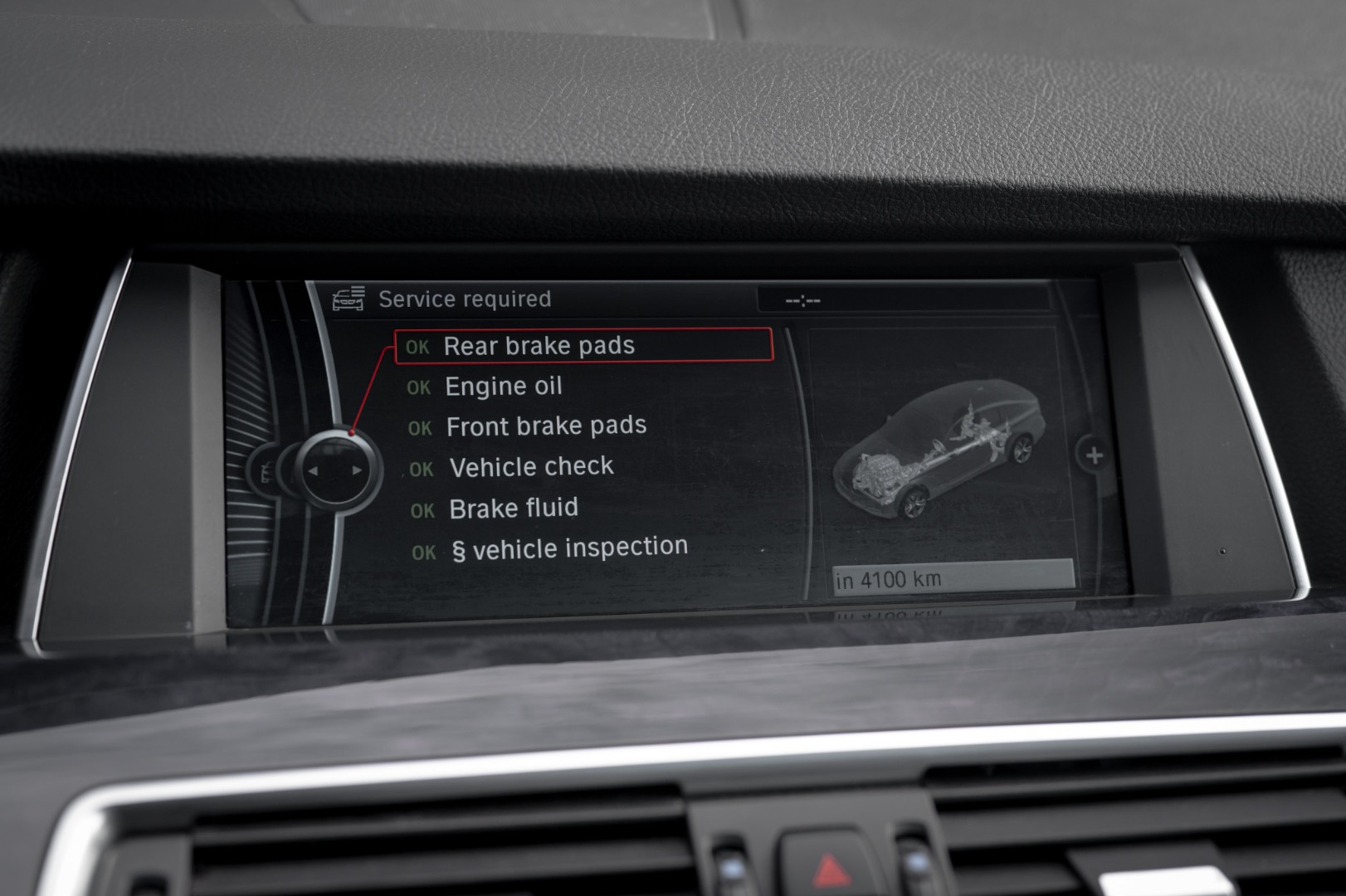Viewport: 1346px width, 896px height.
Task: Open the Brake fluid service status
Action: (x=513, y=509)
